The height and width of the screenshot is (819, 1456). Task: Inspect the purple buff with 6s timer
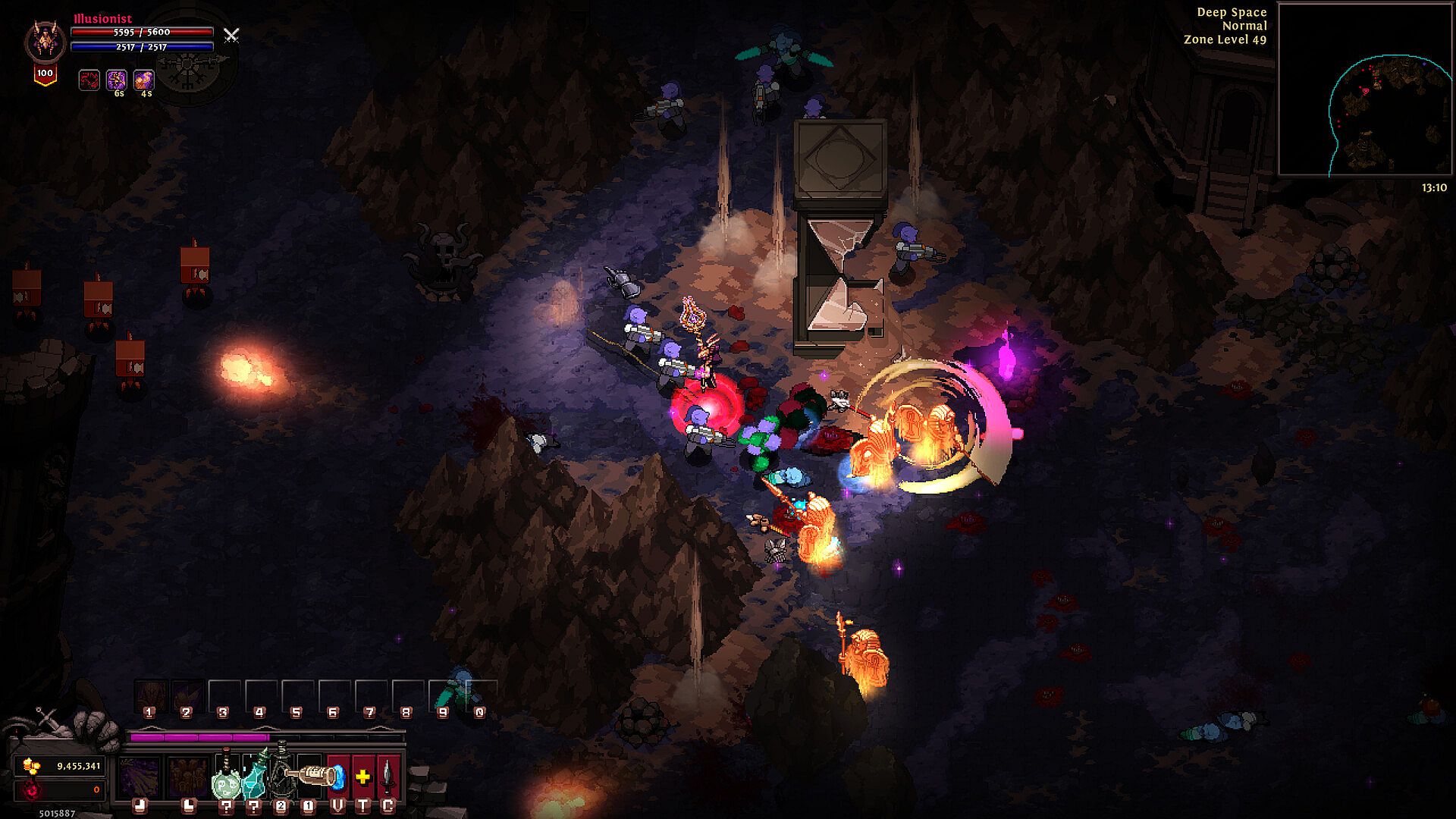(117, 80)
